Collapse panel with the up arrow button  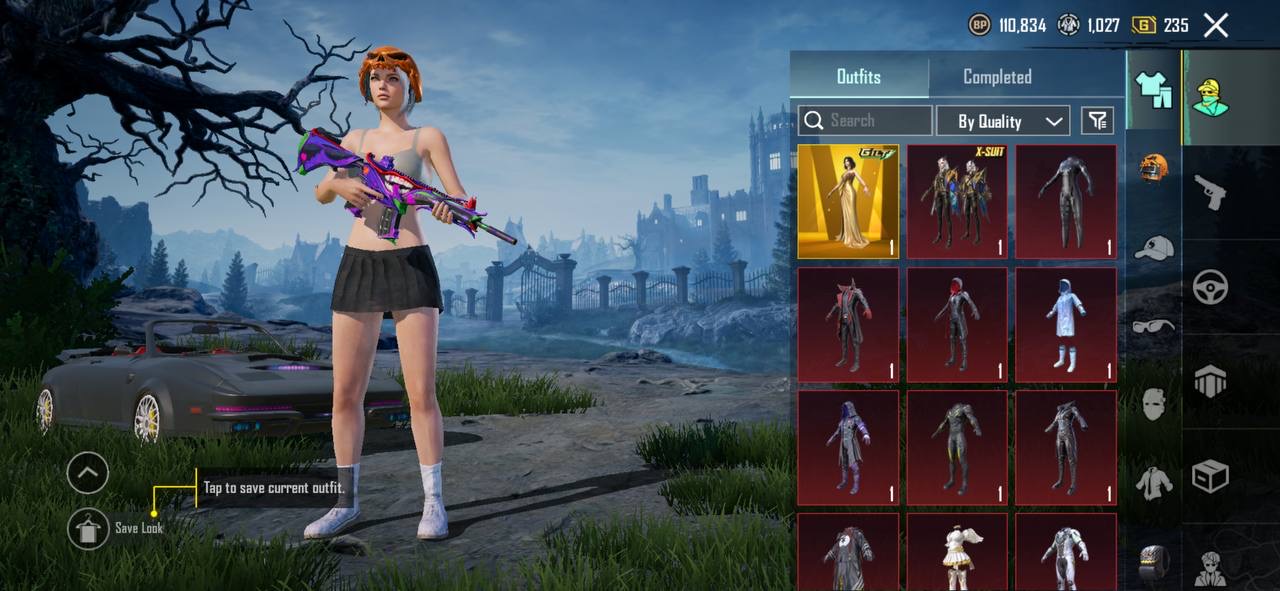(88, 473)
